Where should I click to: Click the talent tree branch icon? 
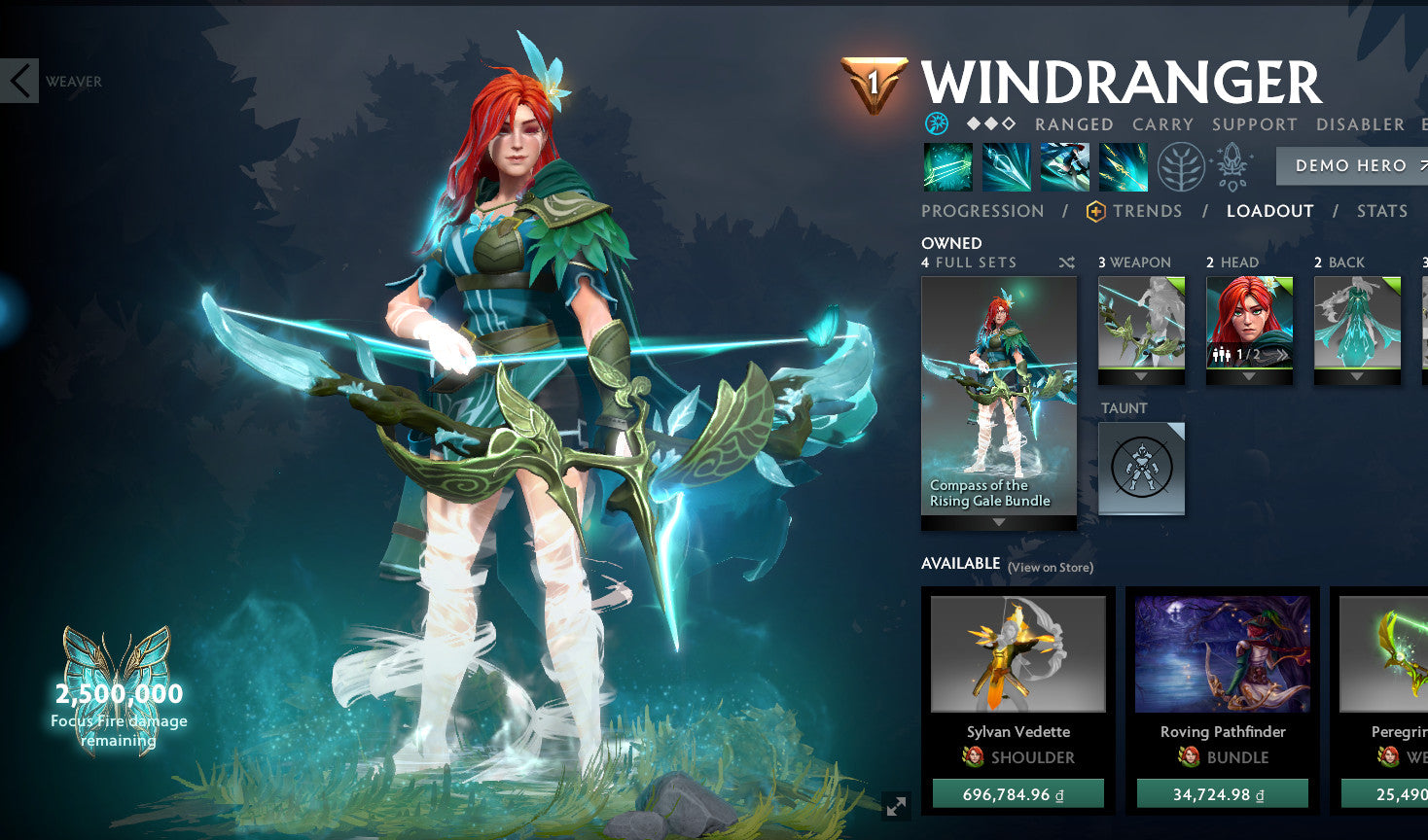[x=1180, y=166]
